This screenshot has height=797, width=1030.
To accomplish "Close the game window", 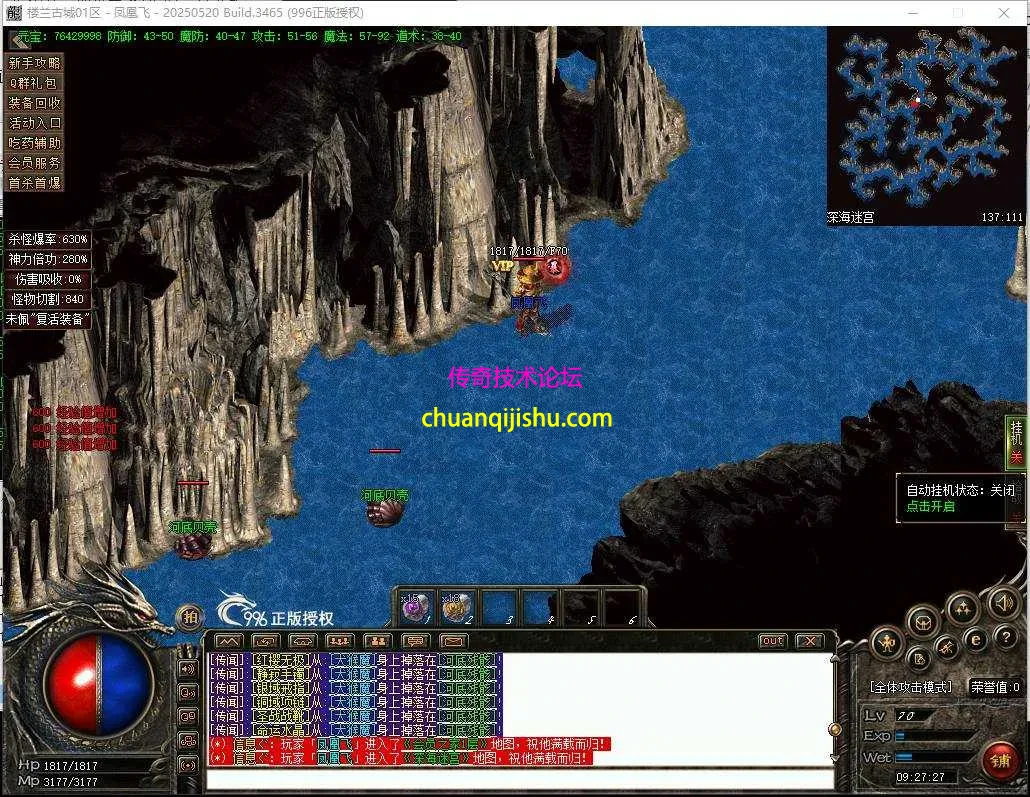I will click(x=1005, y=13).
